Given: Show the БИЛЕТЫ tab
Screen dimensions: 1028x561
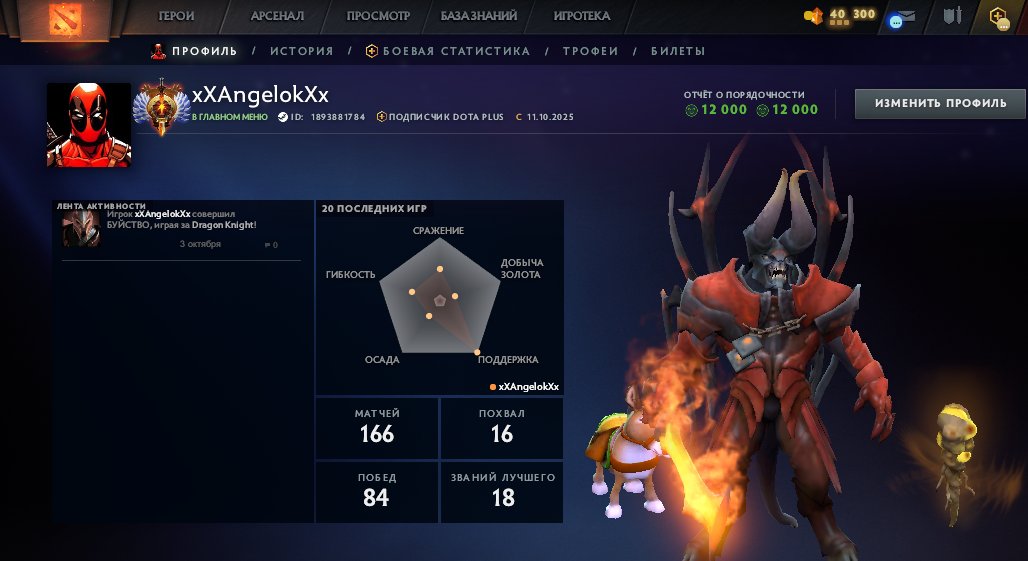Looking at the screenshot, I should (x=678, y=51).
